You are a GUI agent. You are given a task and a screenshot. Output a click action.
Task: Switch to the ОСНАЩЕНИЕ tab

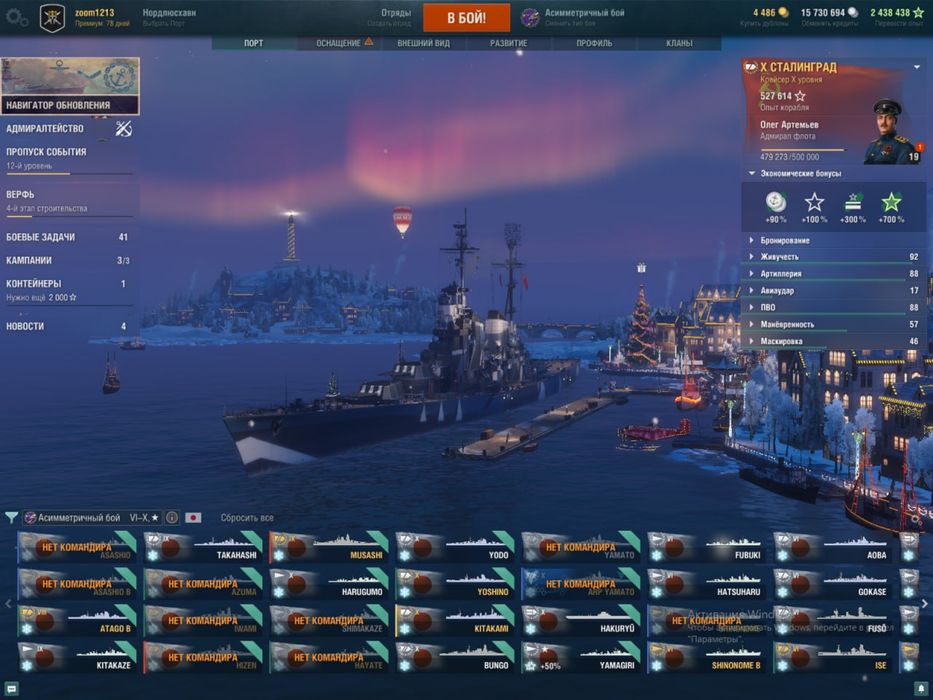point(339,44)
